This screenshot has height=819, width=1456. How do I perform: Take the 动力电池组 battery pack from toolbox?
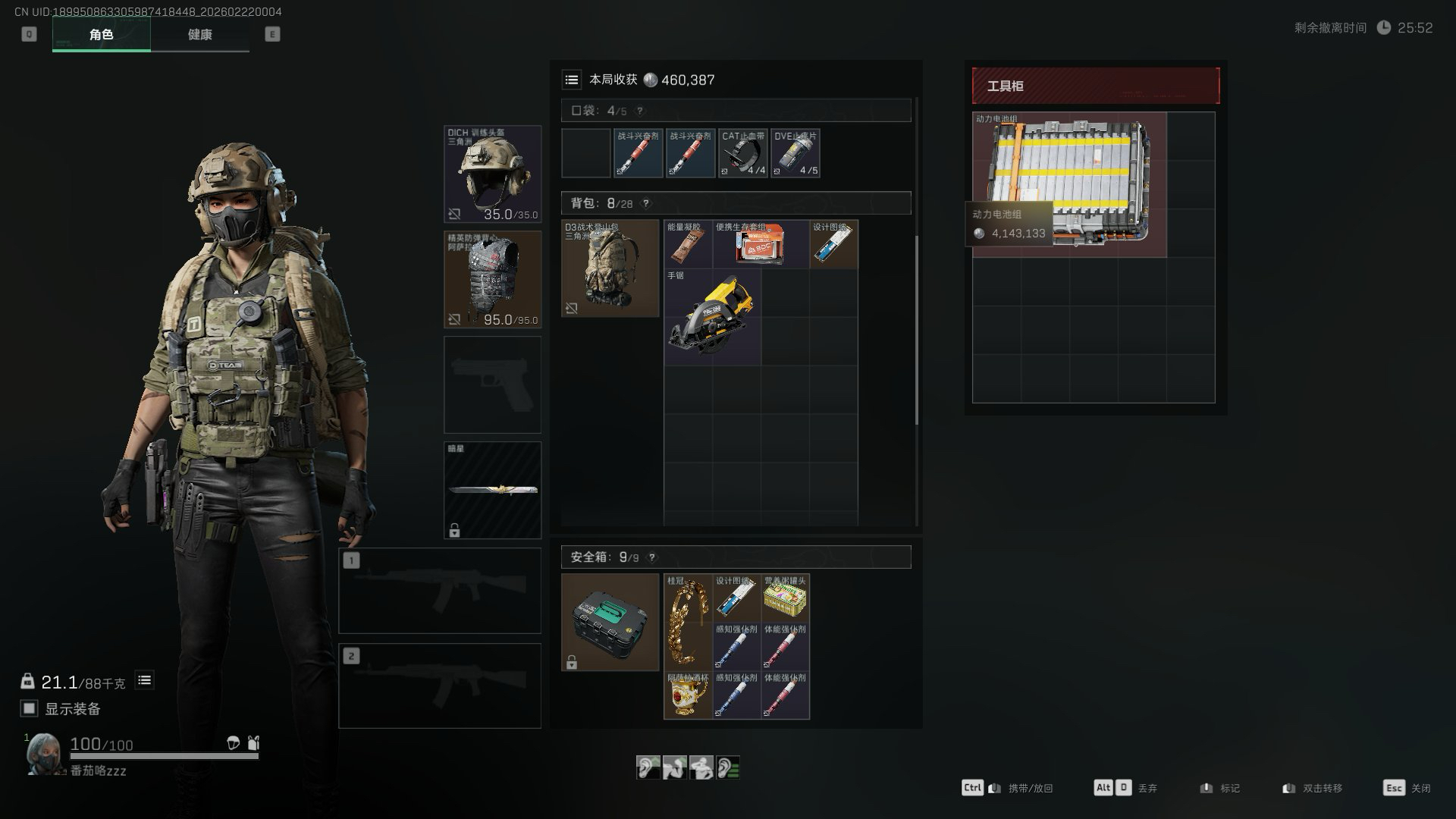point(1069,184)
